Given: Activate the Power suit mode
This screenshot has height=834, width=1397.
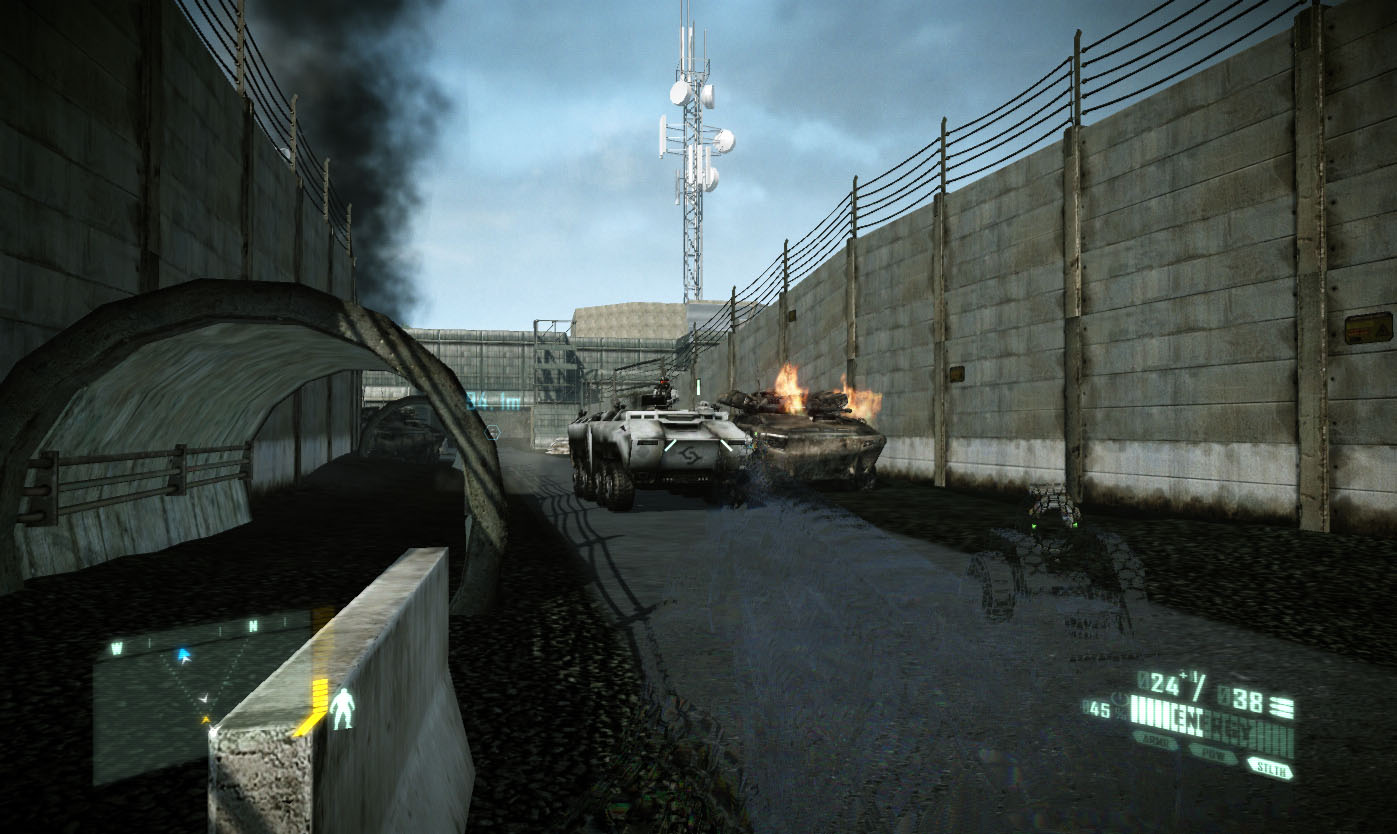Looking at the screenshot, I should pos(1211,753).
